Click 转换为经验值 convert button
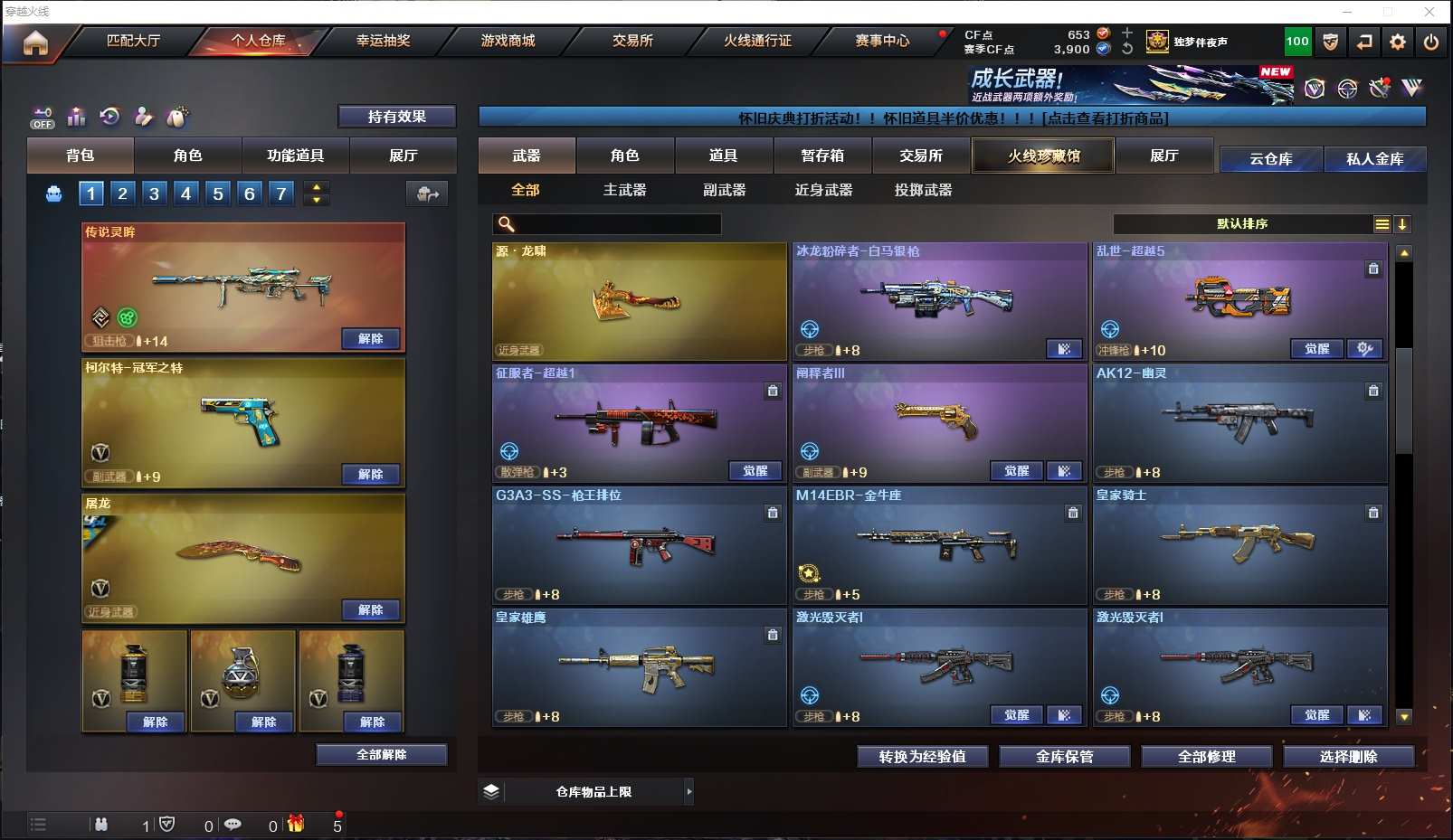Viewport: 1453px width, 840px height. coord(922,756)
